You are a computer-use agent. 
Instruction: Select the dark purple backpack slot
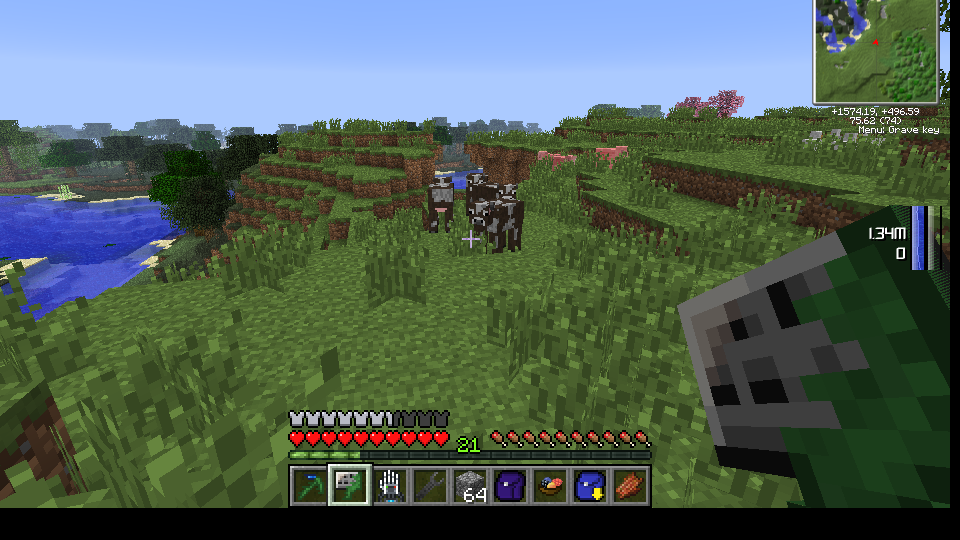[x=510, y=487]
